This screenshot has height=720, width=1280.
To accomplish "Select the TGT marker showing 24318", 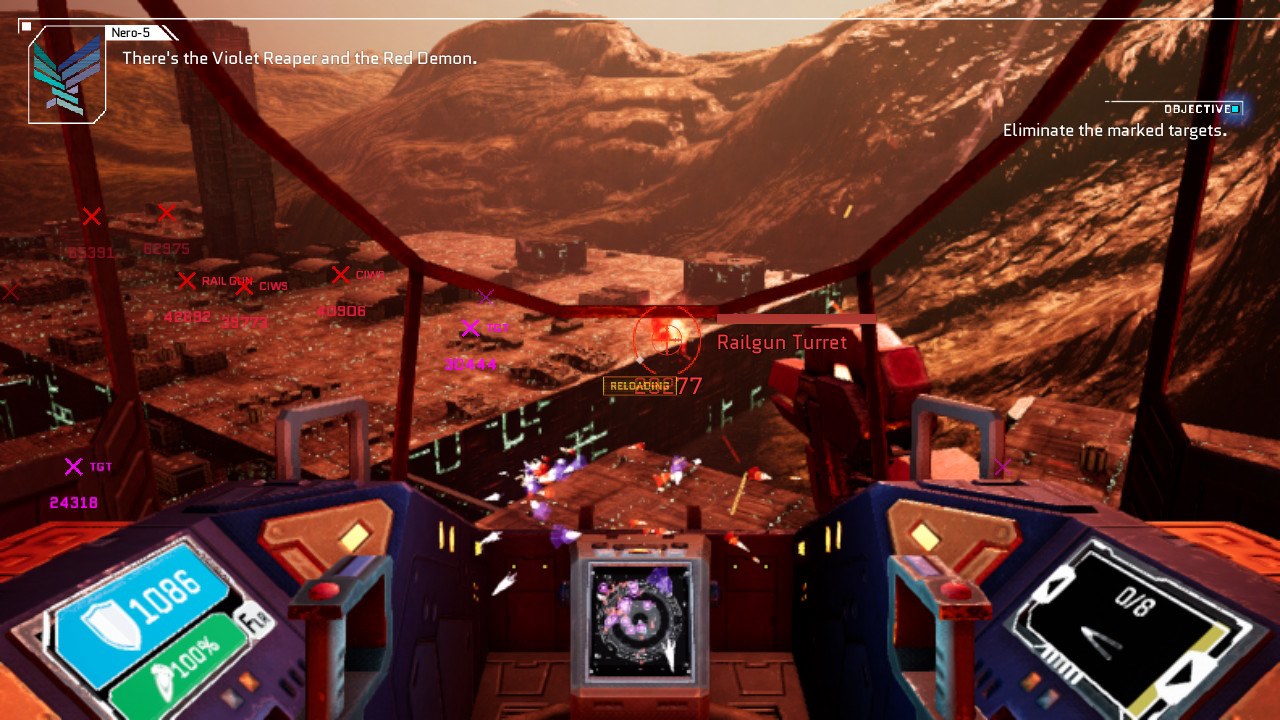I will pos(73,467).
